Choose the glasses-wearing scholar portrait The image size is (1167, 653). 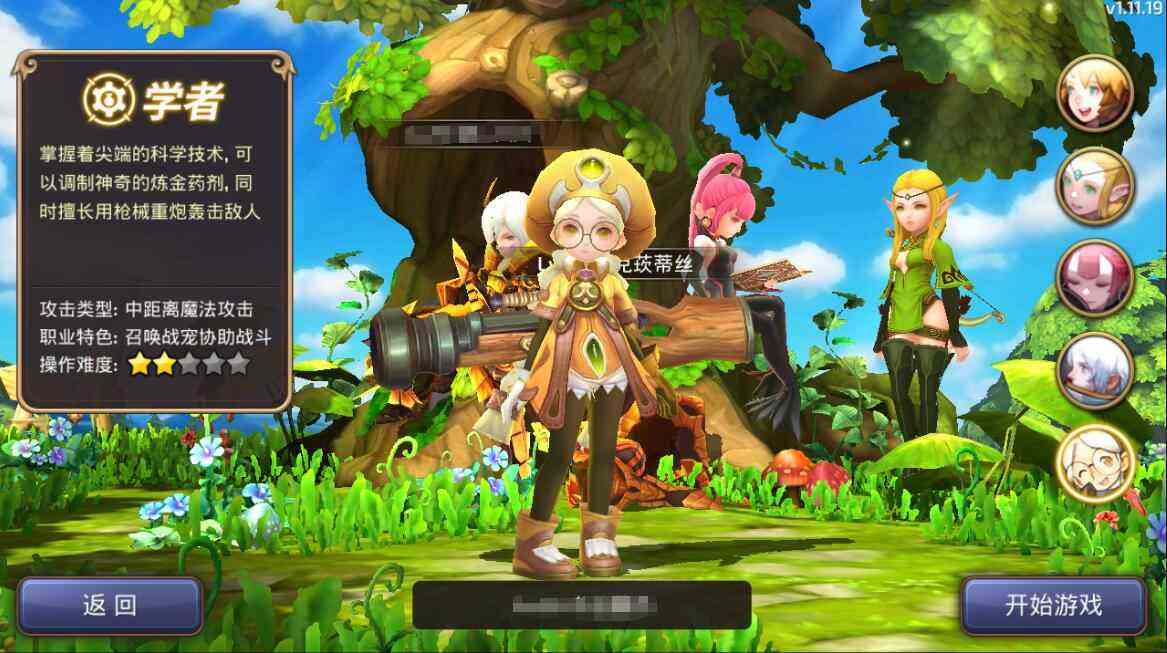click(x=1094, y=462)
